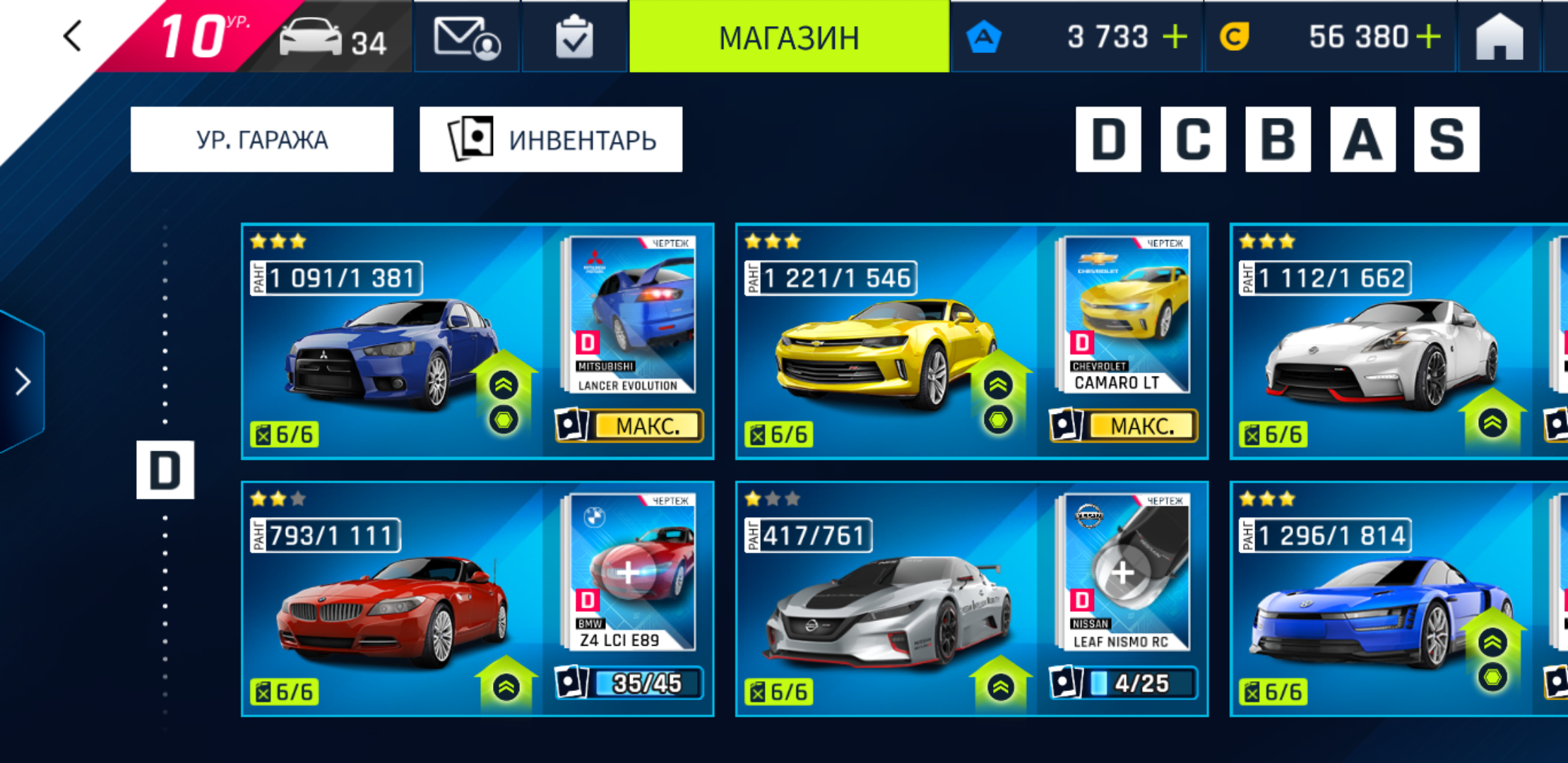1568x763 pixels.
Task: Open the mail inbox icon
Action: [466, 37]
